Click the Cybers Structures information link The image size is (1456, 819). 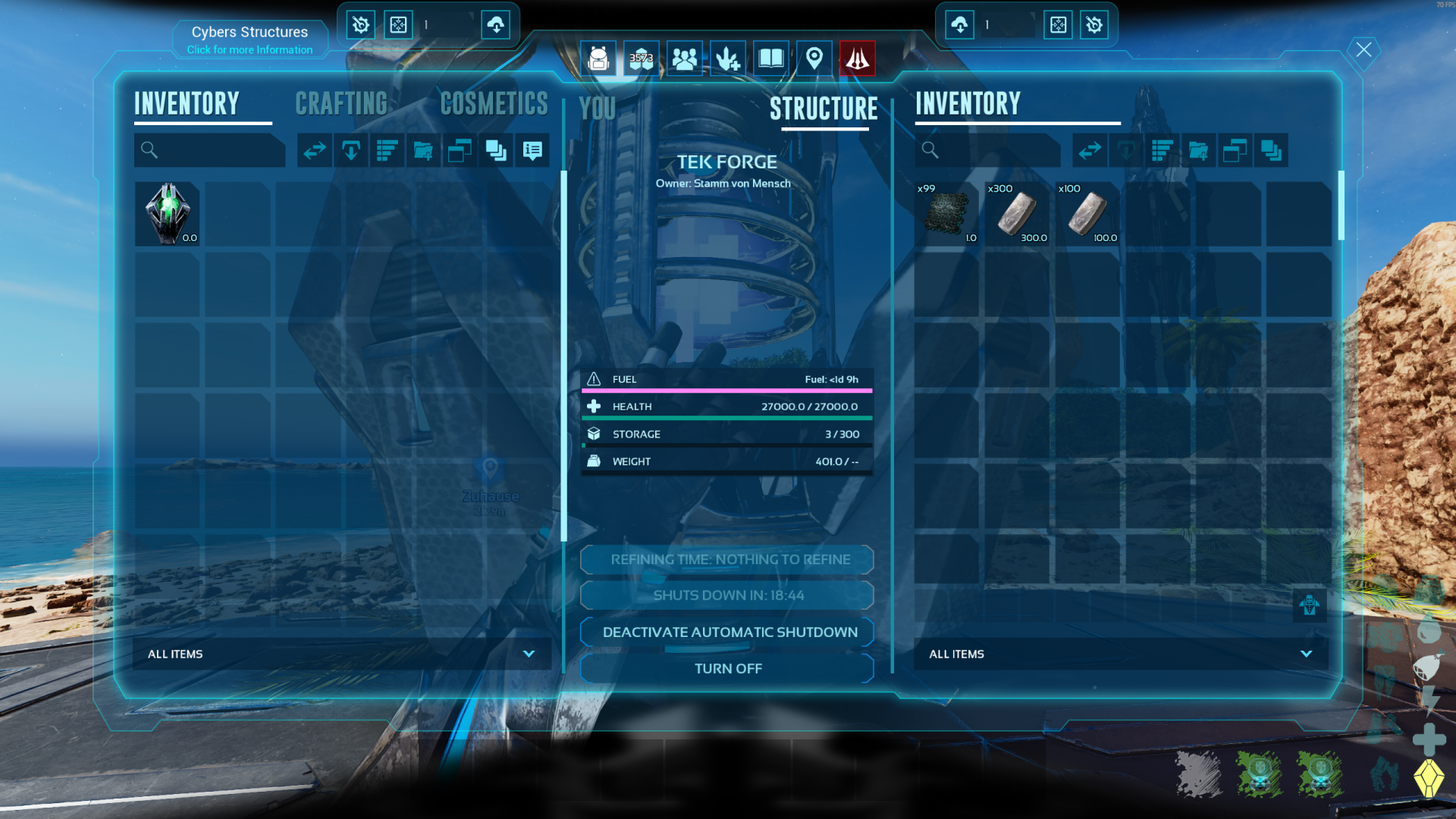click(249, 50)
